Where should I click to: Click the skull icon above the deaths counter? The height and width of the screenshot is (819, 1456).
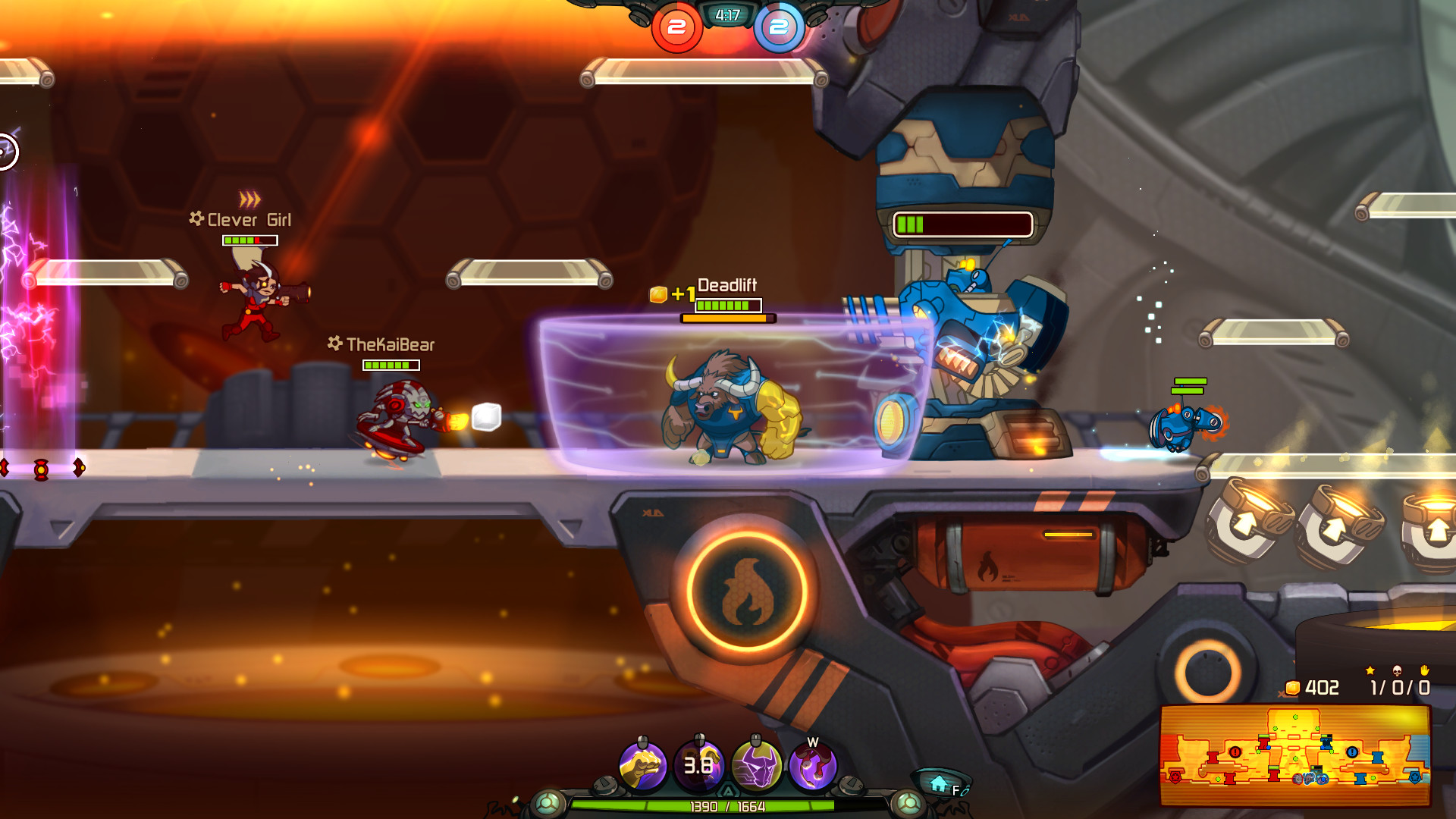click(1395, 672)
